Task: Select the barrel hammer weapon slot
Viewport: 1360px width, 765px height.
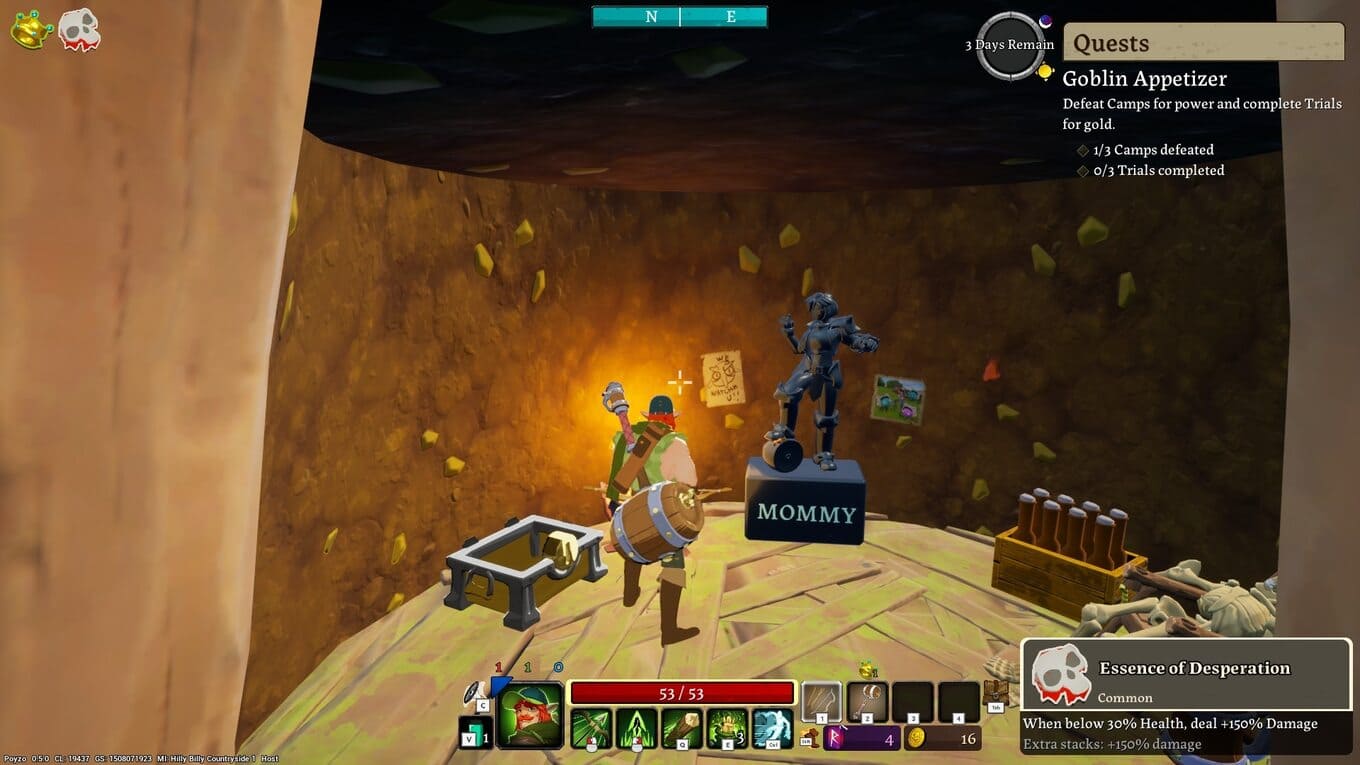Action: (x=867, y=702)
